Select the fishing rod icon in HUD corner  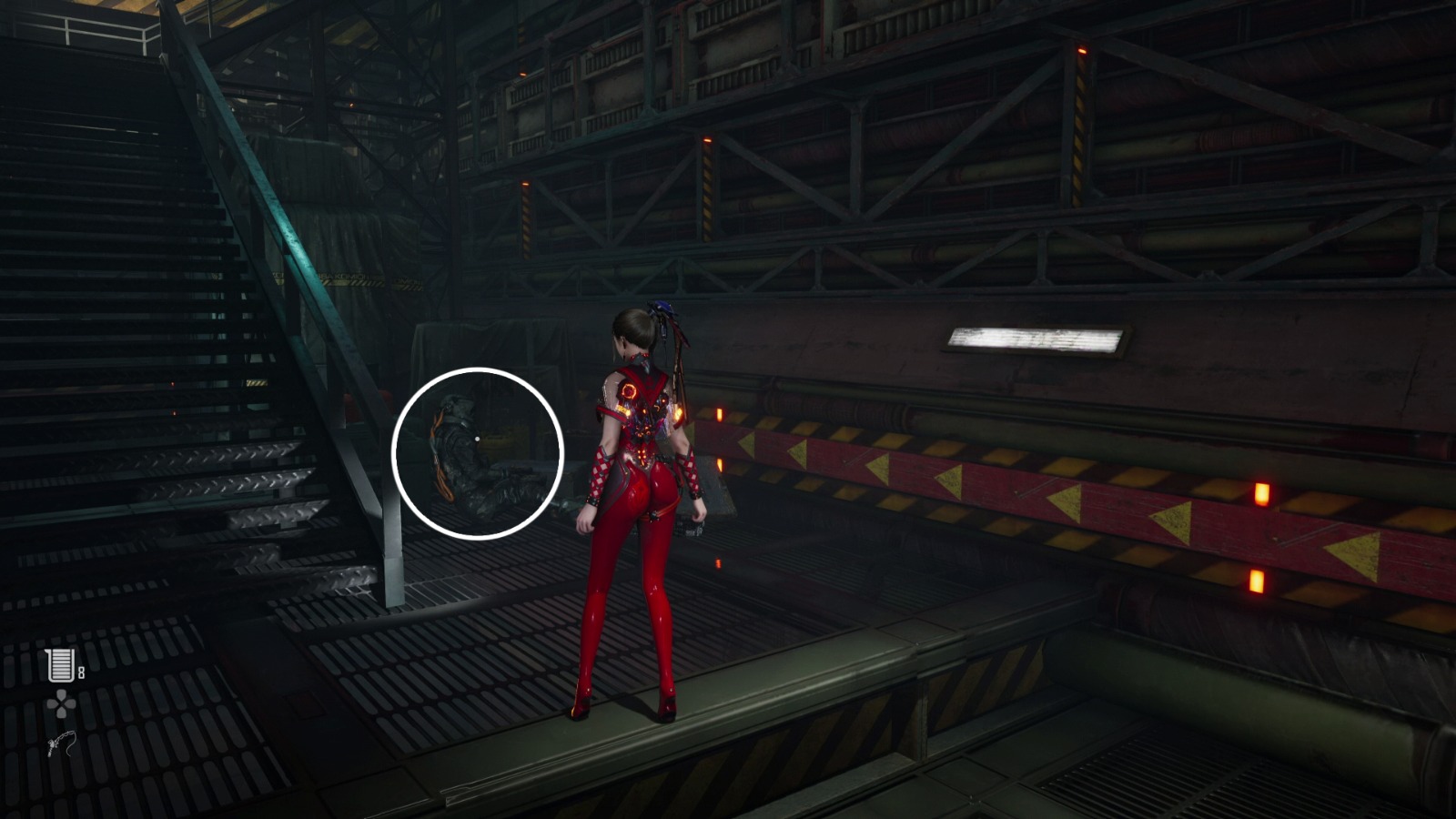(62, 744)
